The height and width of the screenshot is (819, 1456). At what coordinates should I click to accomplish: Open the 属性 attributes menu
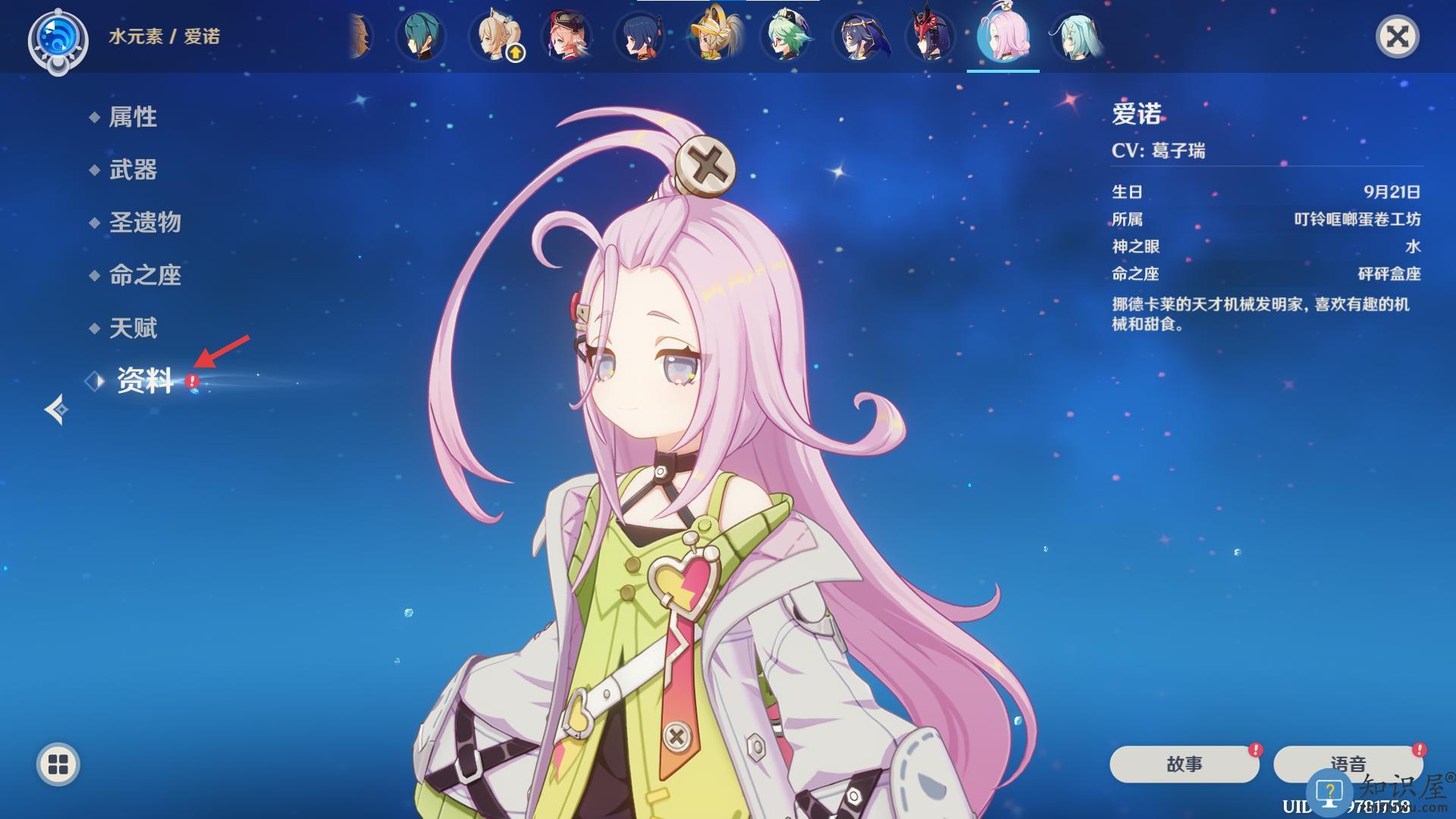point(133,117)
